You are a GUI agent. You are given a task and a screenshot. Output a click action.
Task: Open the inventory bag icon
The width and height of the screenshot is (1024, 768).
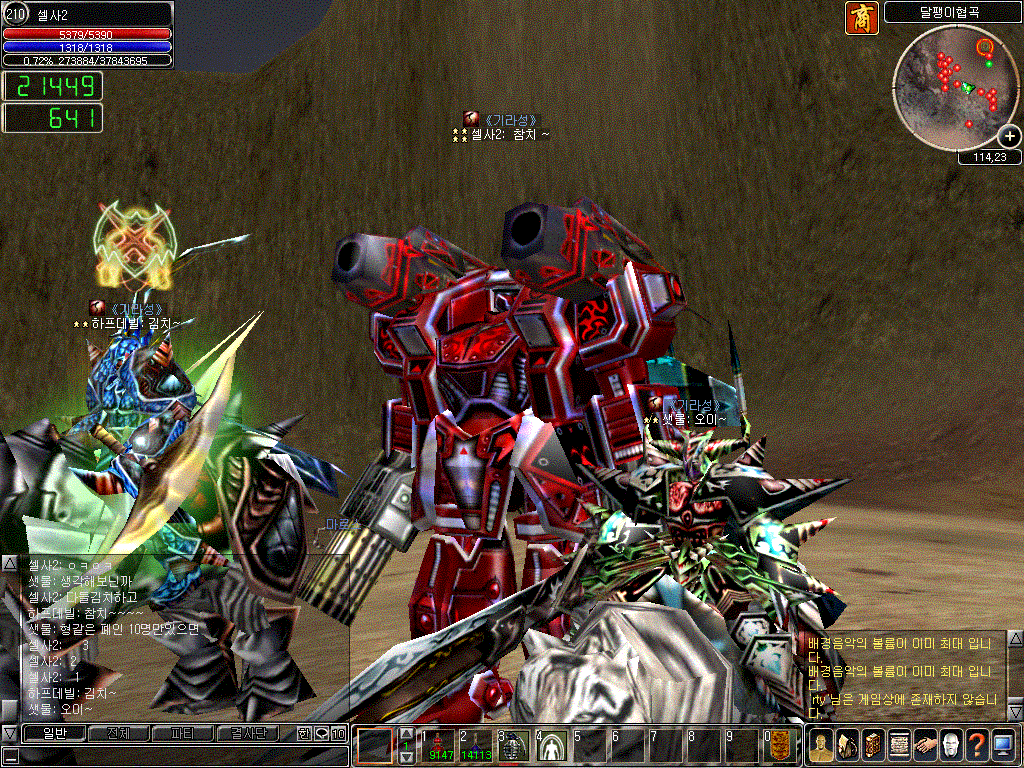click(x=847, y=745)
